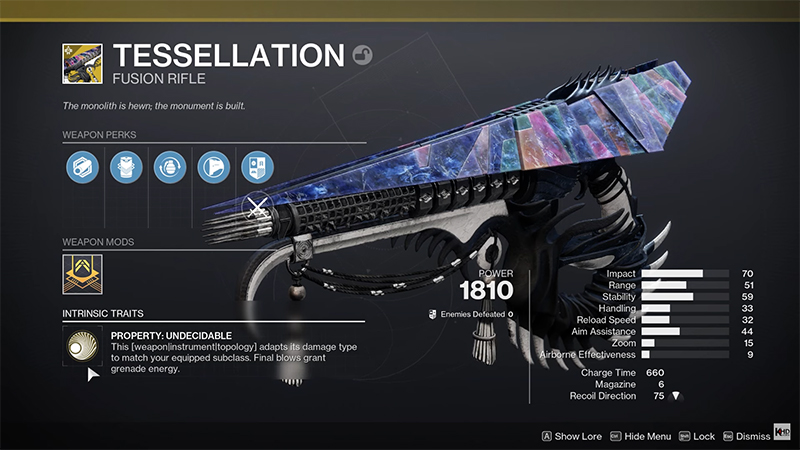This screenshot has width=800, height=450.
Task: Click the Tessellation weapon thumbnail icon
Action: coord(82,62)
